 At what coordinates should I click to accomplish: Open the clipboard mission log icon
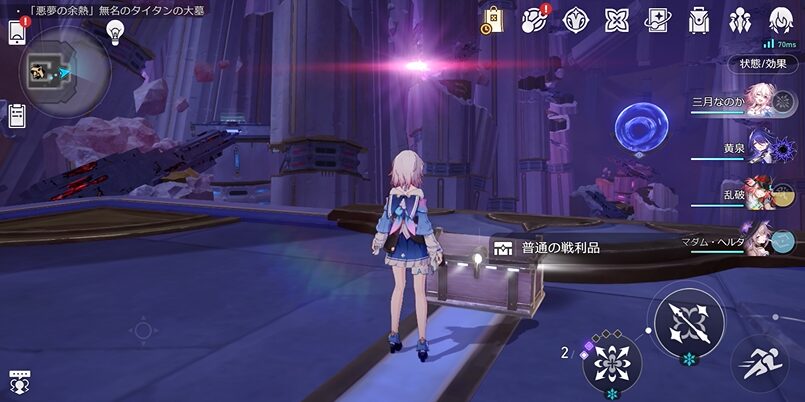tap(17, 114)
